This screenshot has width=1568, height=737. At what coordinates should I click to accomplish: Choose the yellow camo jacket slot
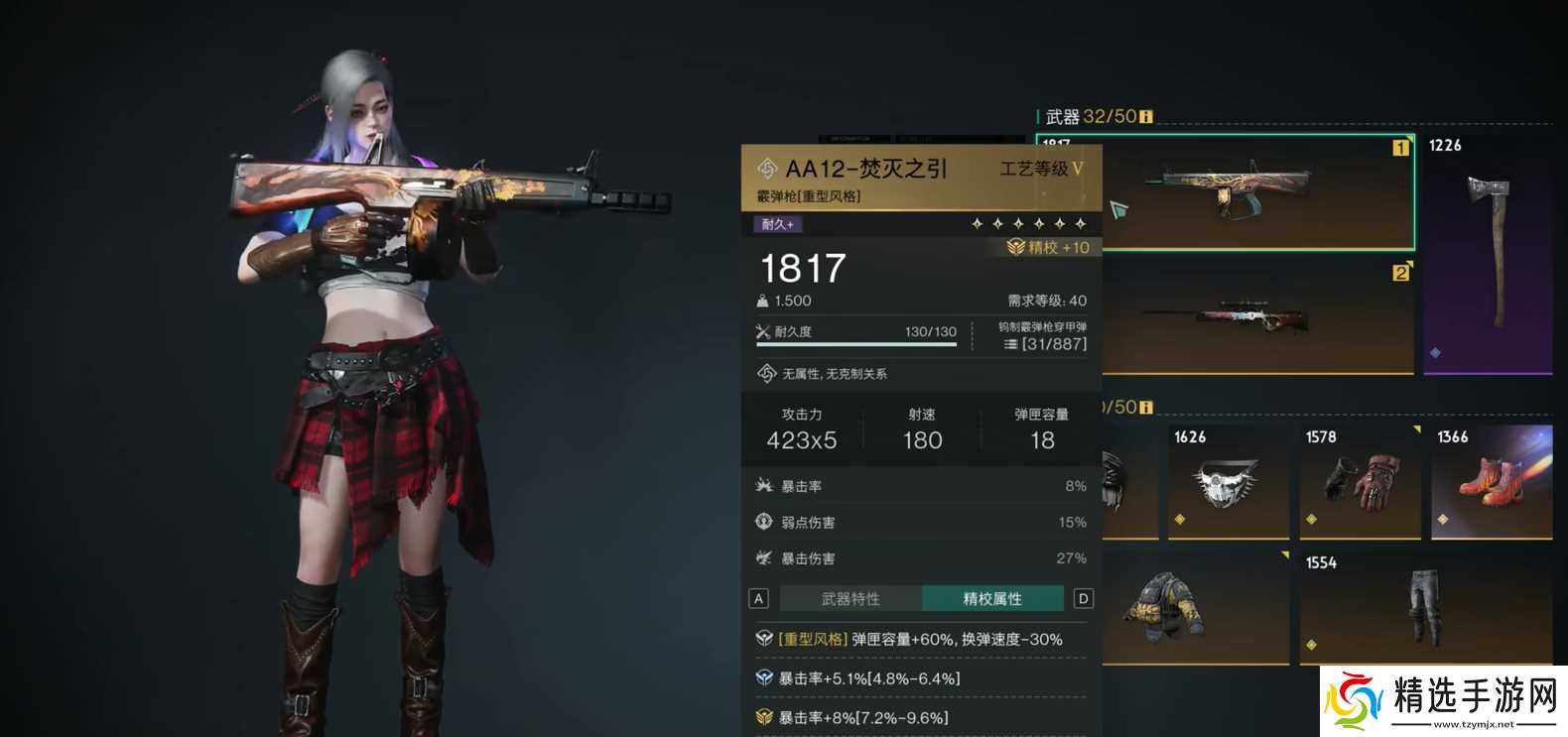[x=1195, y=606]
